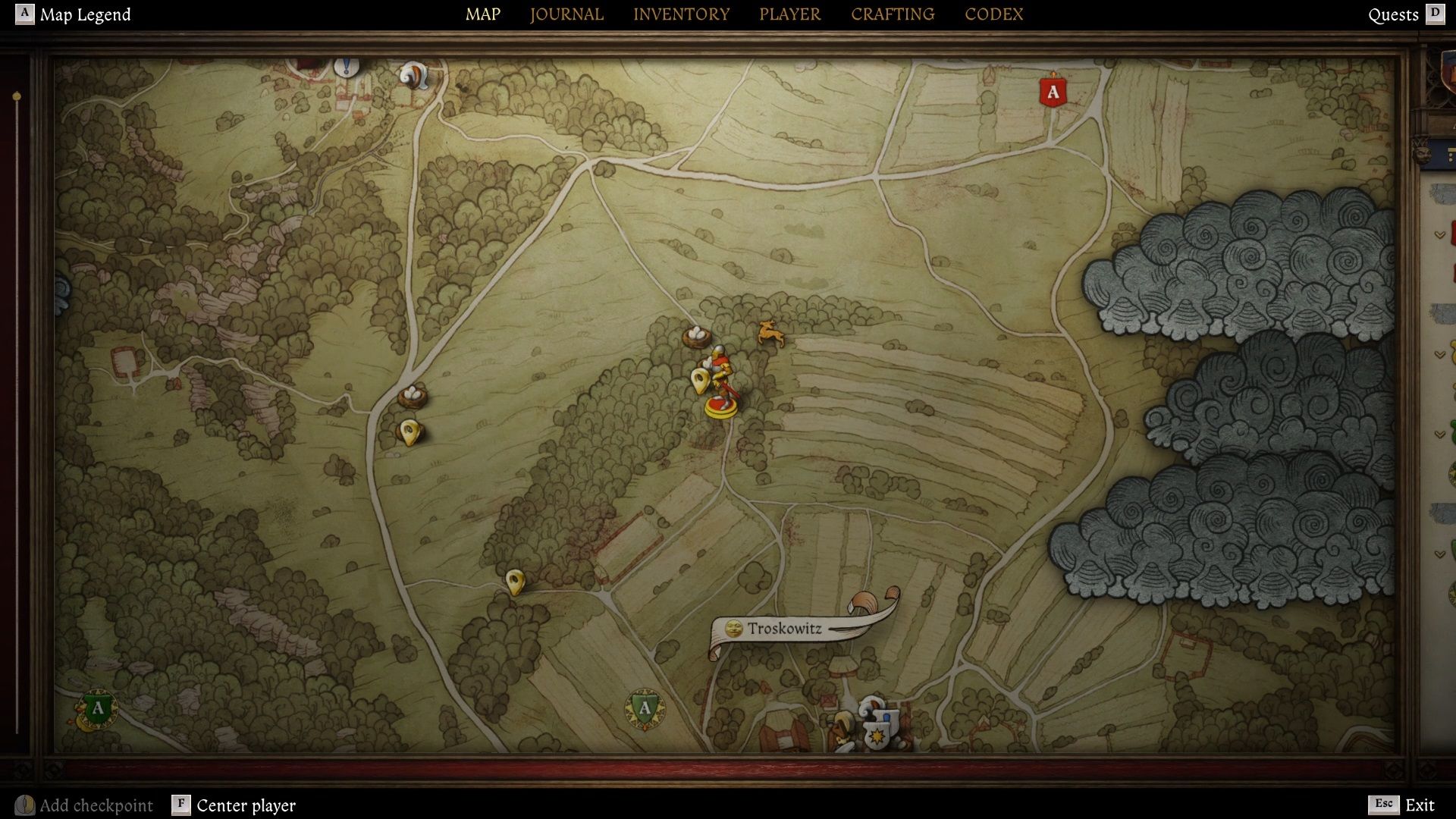This screenshot has width=1456, height=819.
Task: Click the horn icon at the top of the map
Action: coord(412,74)
